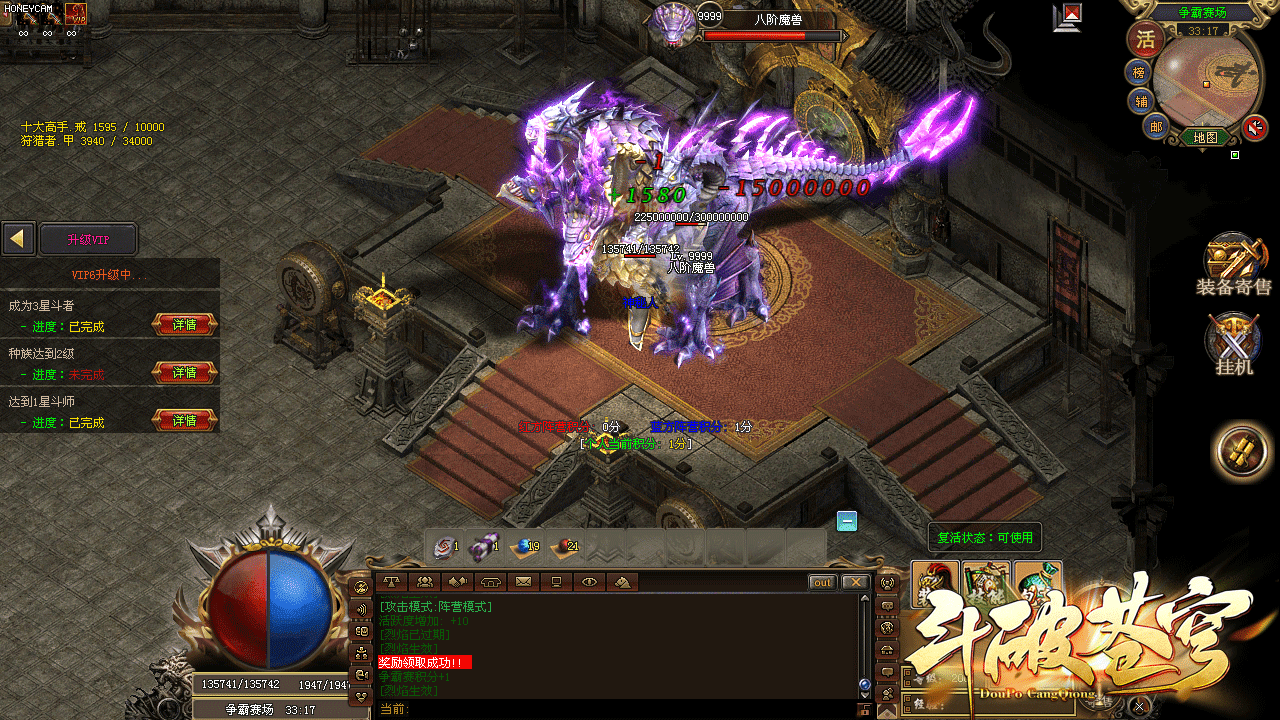Image resolution: width=1280 pixels, height=720 pixels.
Task: Open the 装备寄售 equipment consignment icon
Action: [1233, 262]
